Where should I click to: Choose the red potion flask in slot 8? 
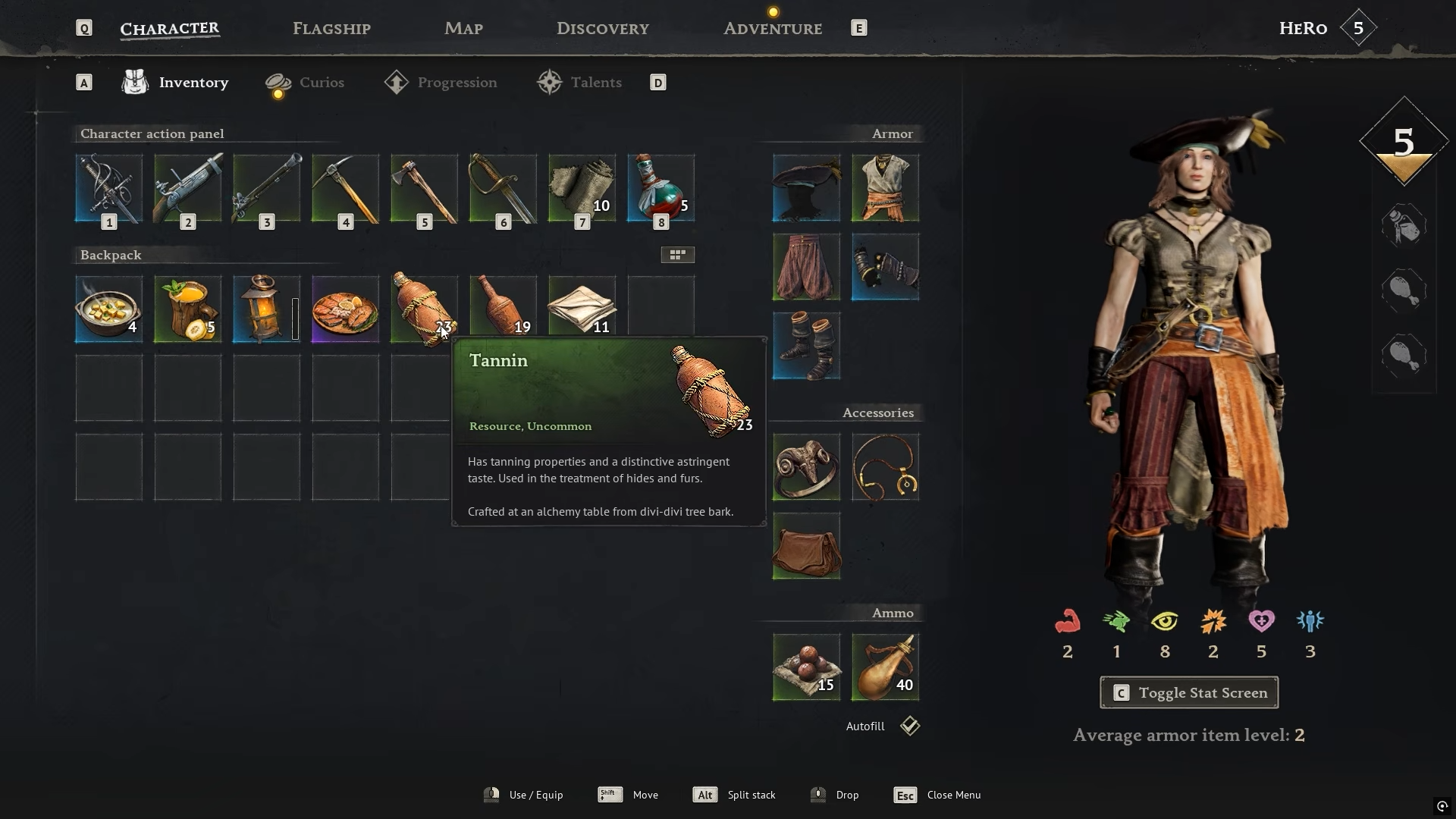661,188
